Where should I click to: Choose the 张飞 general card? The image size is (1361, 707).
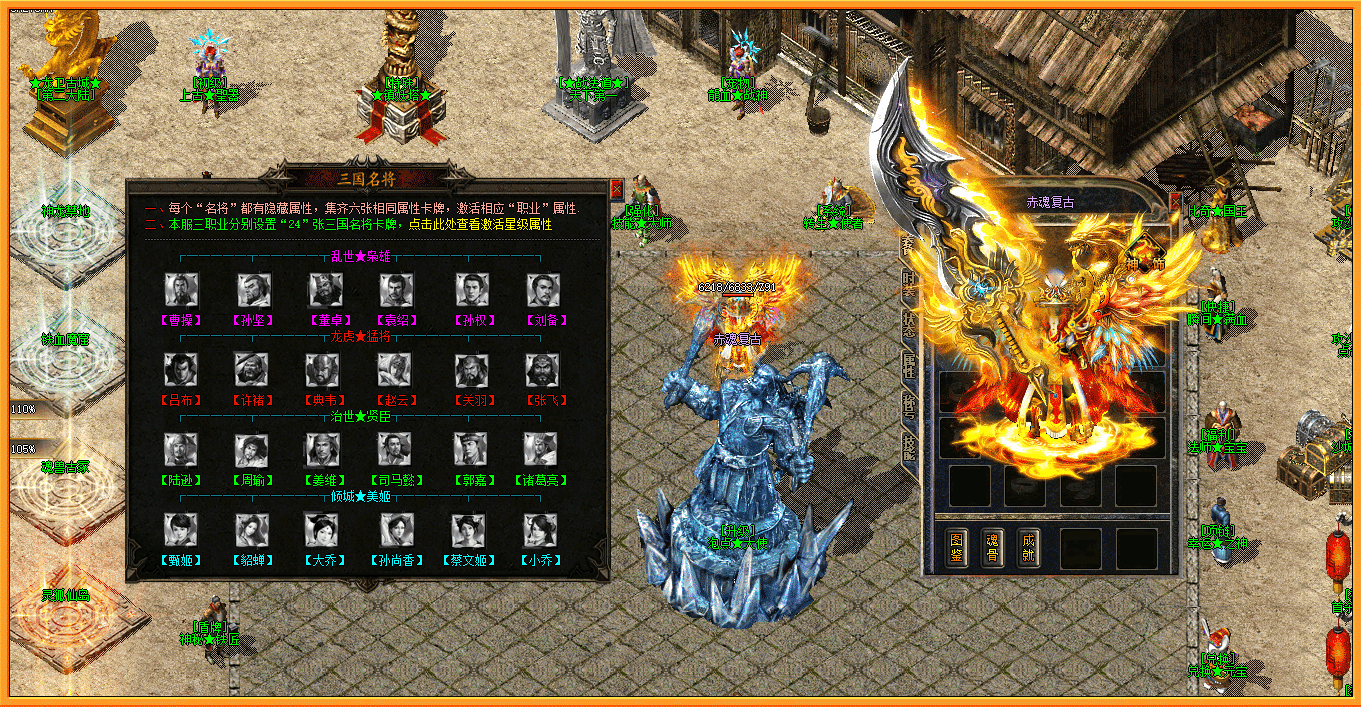coord(543,371)
